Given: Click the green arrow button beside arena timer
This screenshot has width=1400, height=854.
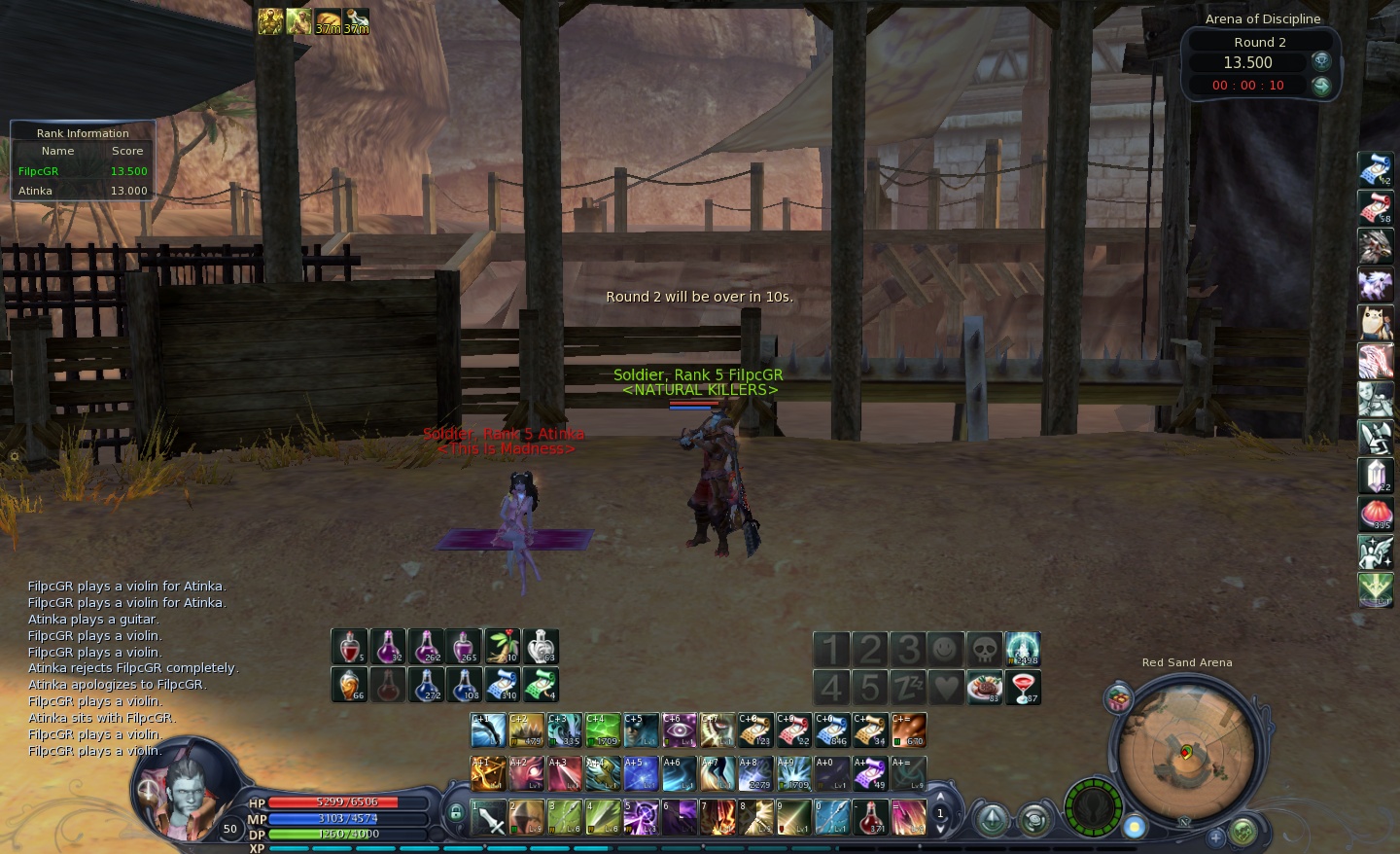Looking at the screenshot, I should pos(1321,86).
